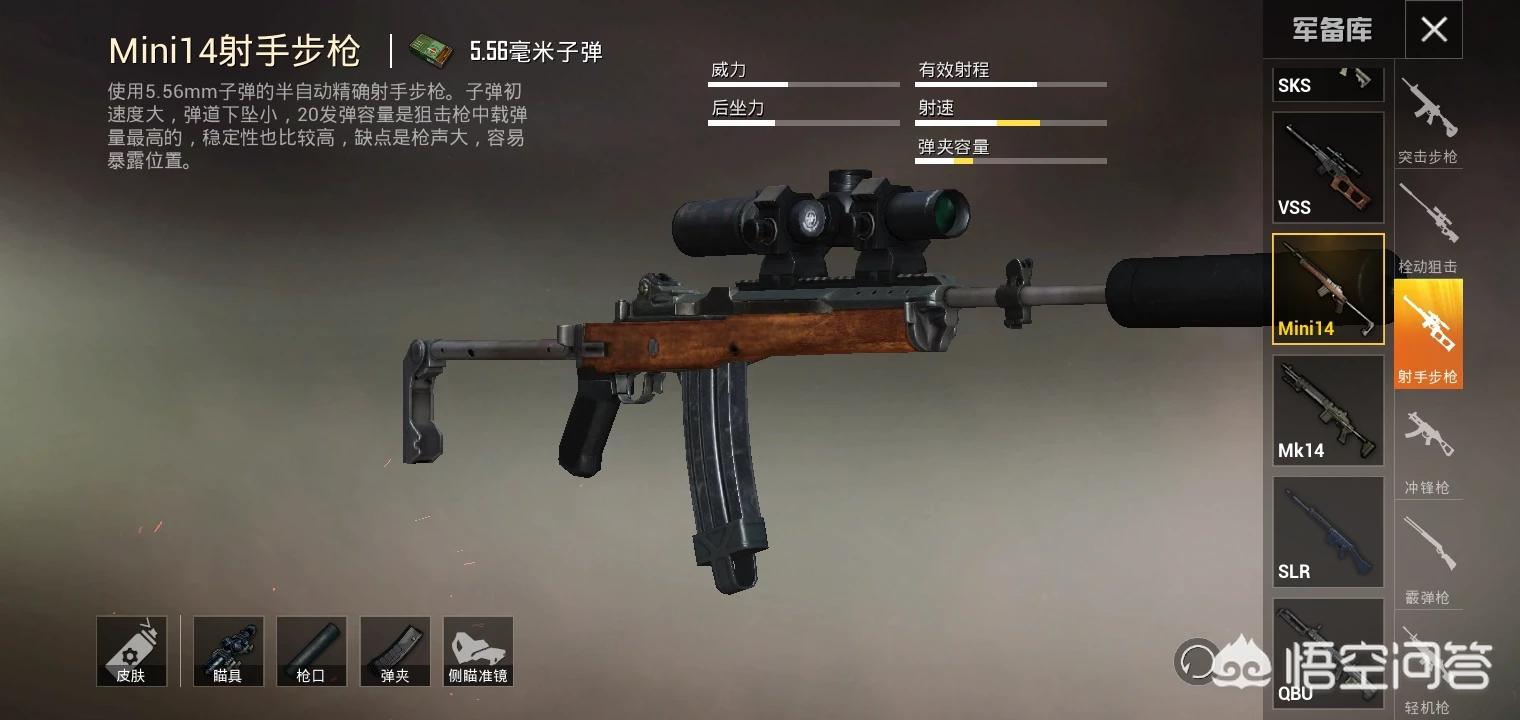Pick the Mk14 weapon thumbnail
This screenshot has width=1520, height=720.
tap(1327, 410)
